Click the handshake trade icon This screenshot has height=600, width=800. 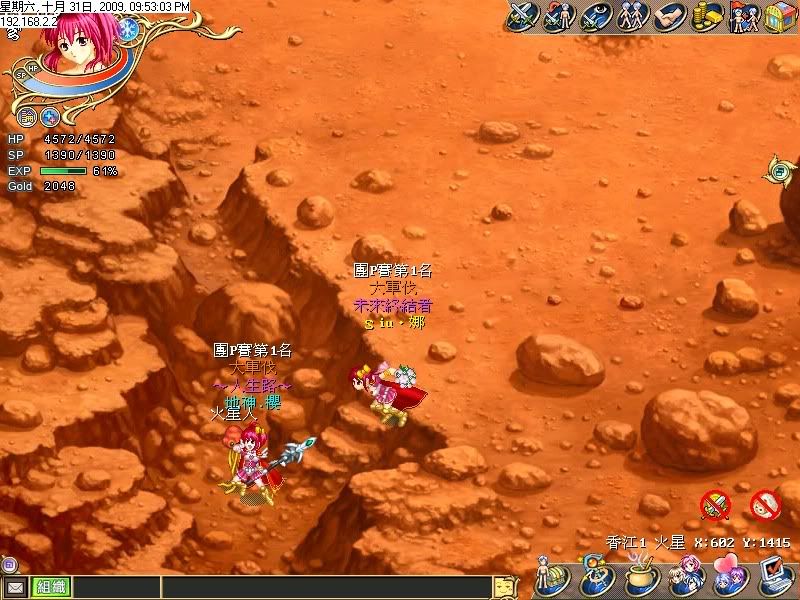pos(669,15)
